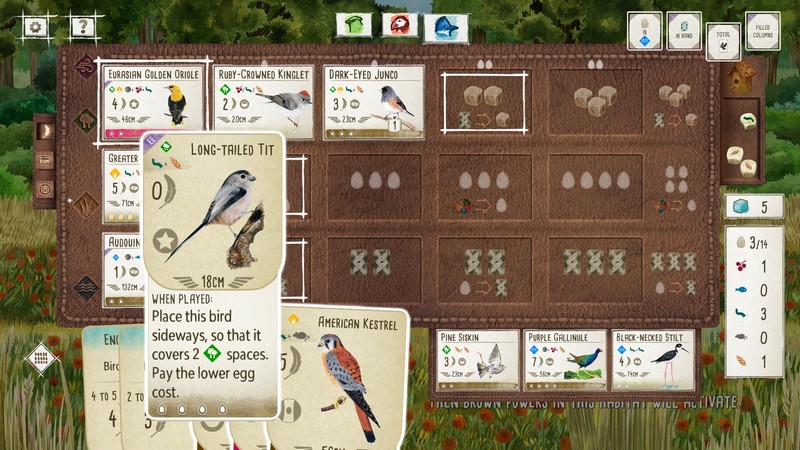Open the settings gear menu
This screenshot has height=450, width=800.
(36, 28)
